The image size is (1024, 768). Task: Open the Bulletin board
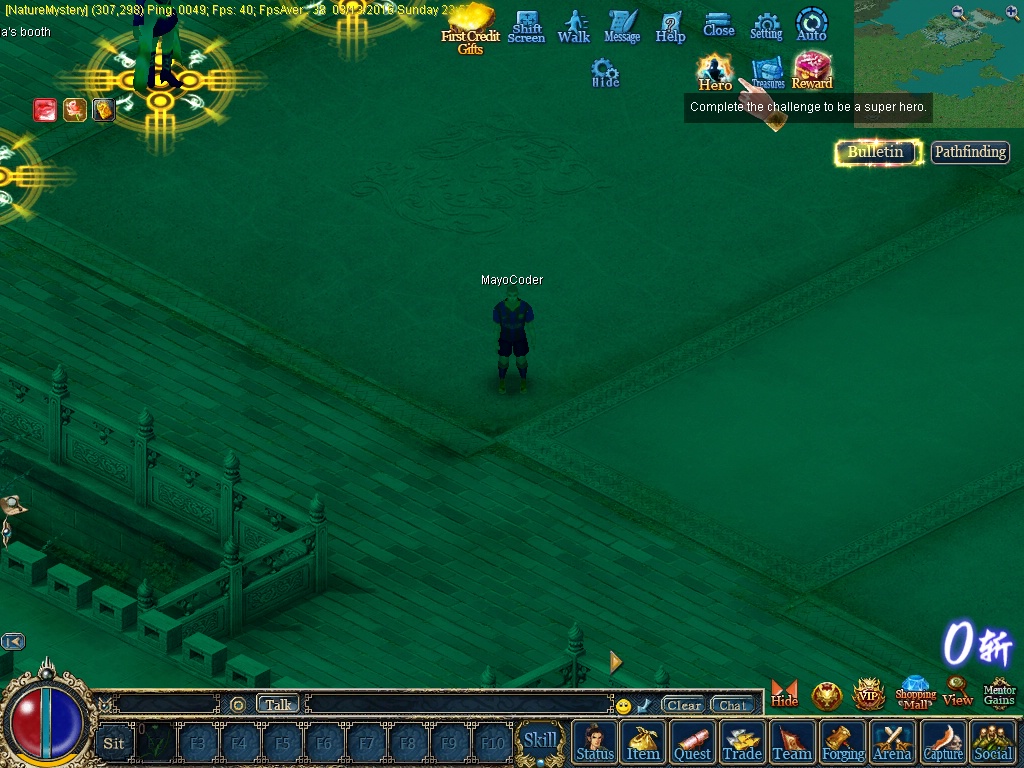[877, 152]
